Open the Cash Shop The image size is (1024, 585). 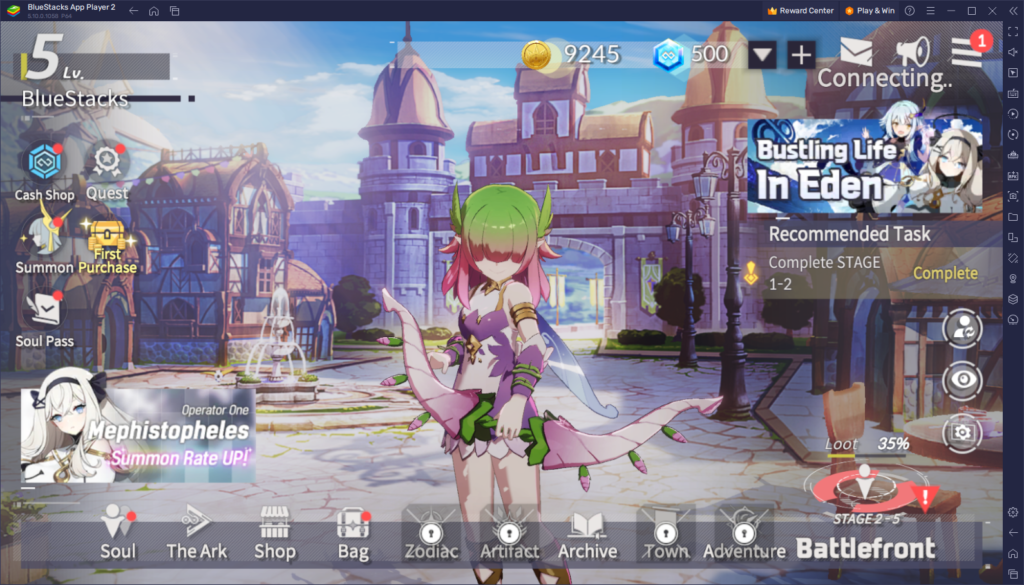pyautogui.click(x=44, y=166)
